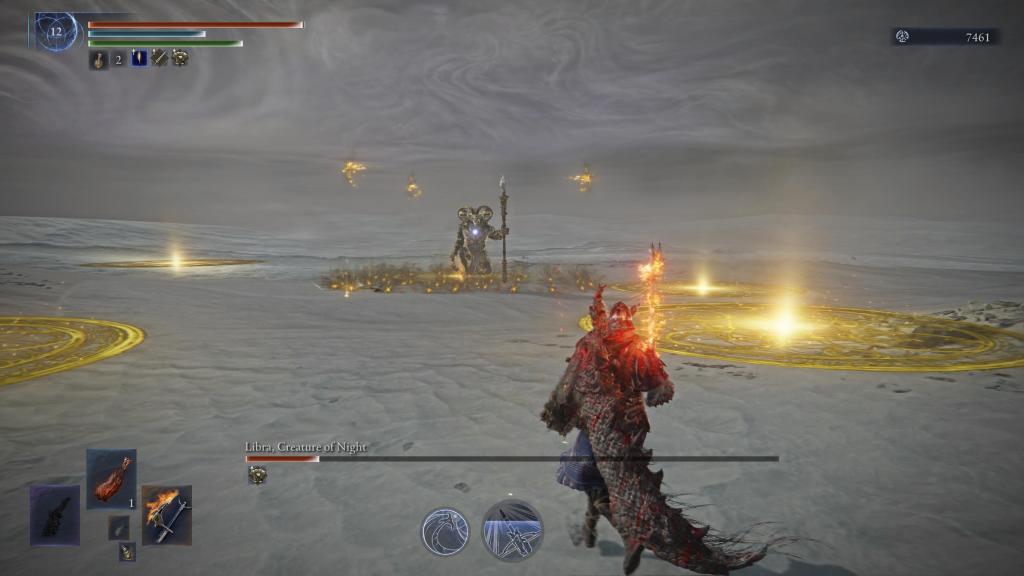The width and height of the screenshot is (1024, 576).
Task: Click the runes counter icon
Action: [x=902, y=37]
